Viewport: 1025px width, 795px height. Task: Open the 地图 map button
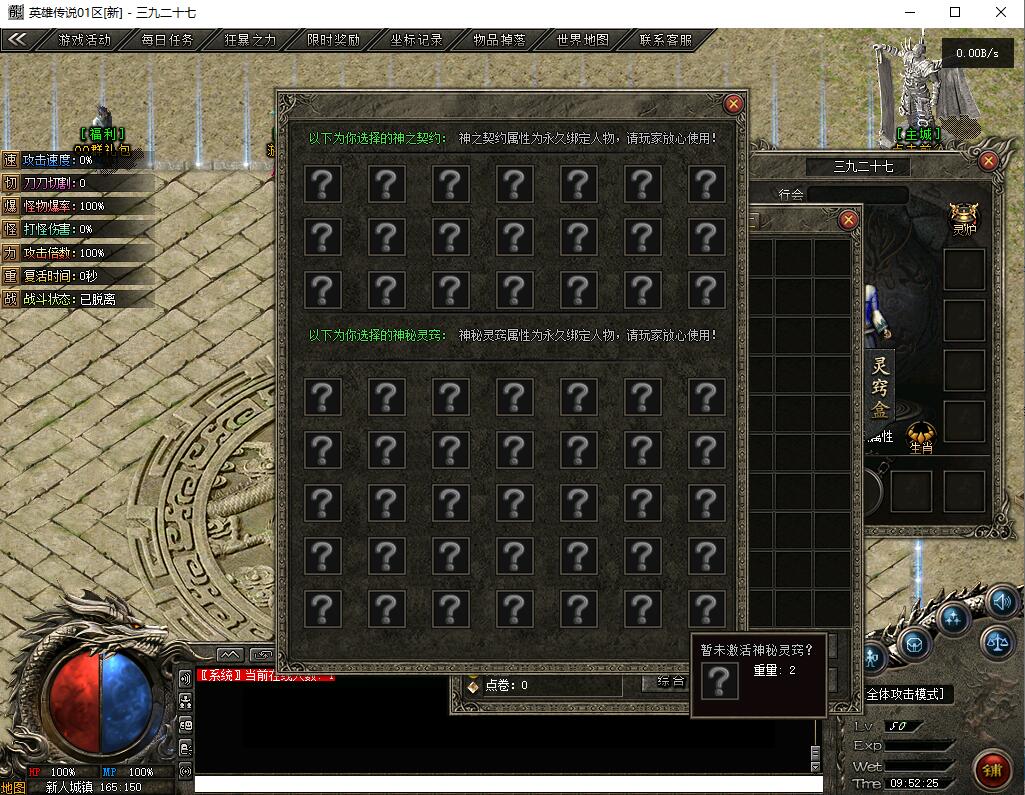pyautogui.click(x=12, y=787)
